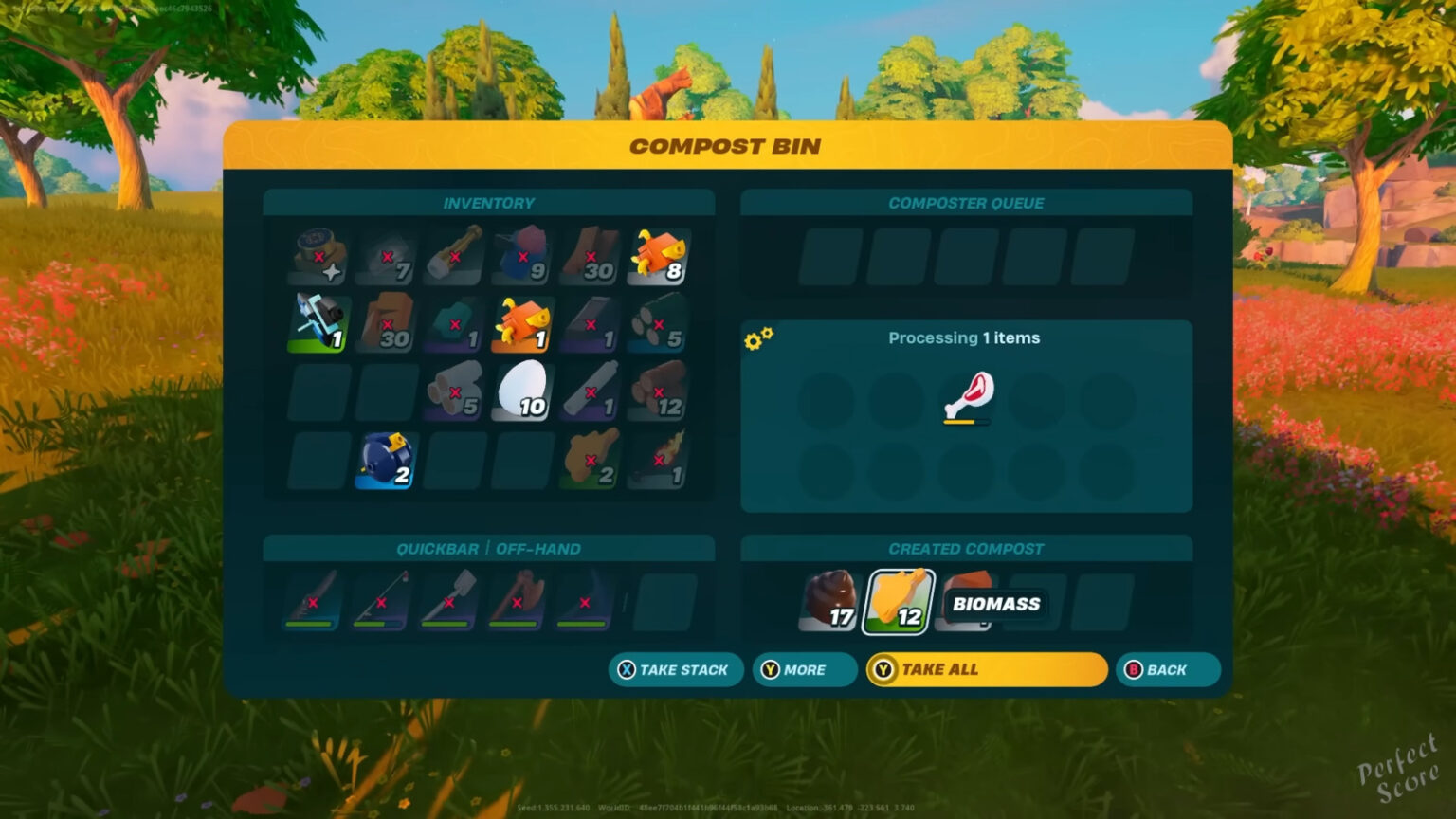This screenshot has height=819, width=1456.
Task: Select the orange chicken stack of 8
Action: coord(659,256)
